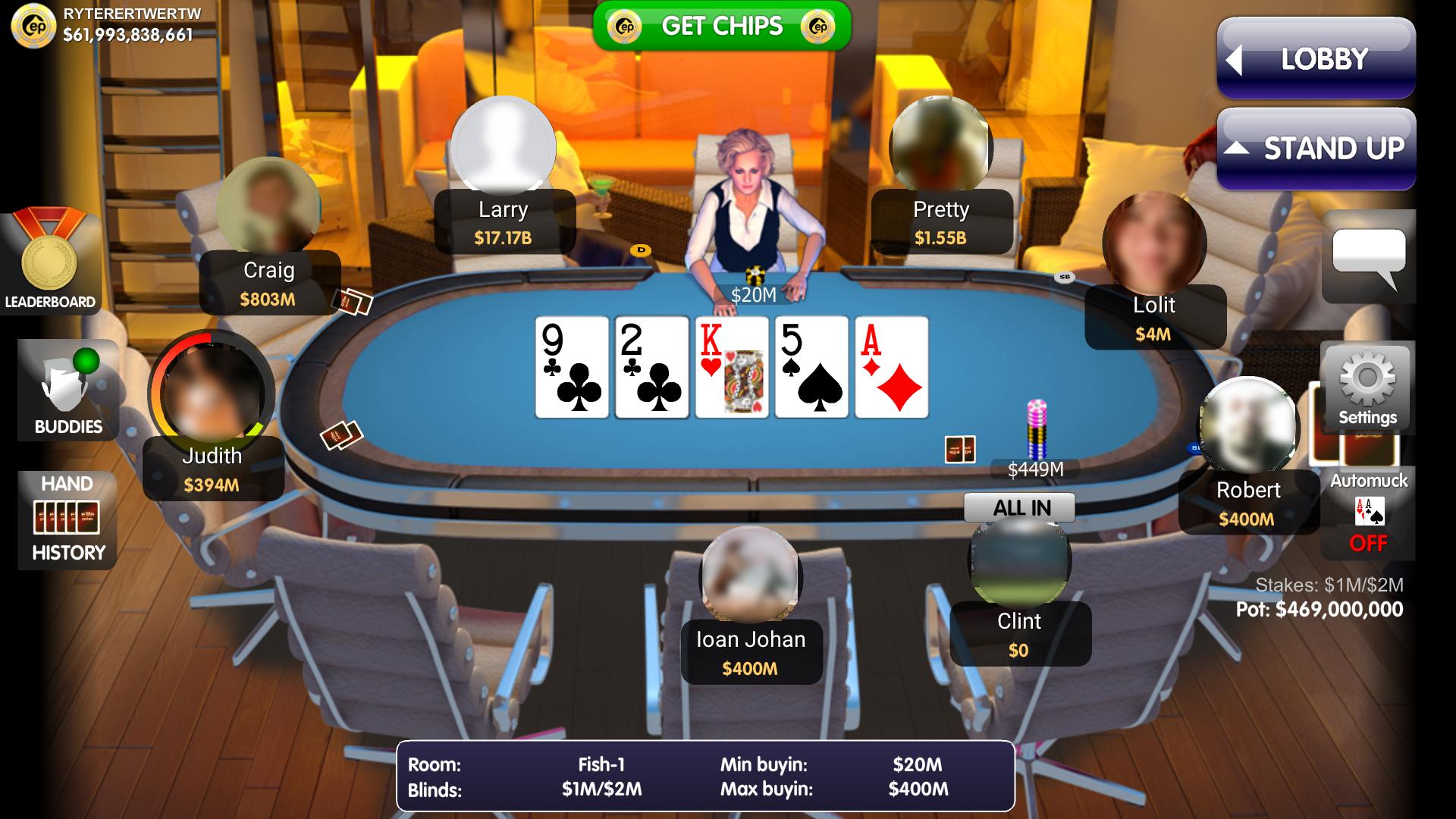View your Hand History
The image size is (1456, 819).
click(67, 519)
